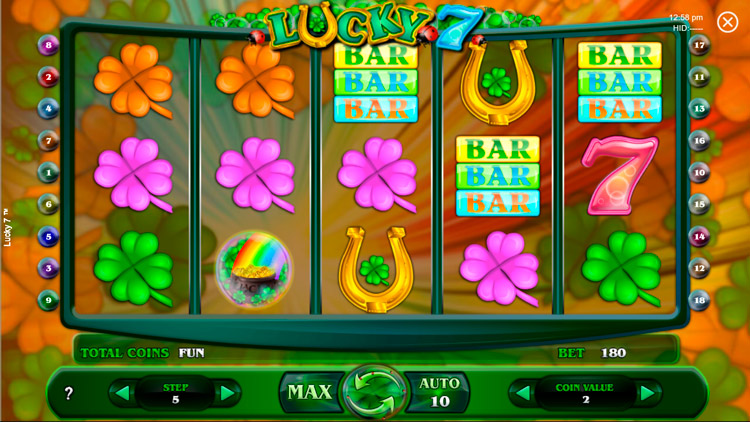This screenshot has height=422, width=750.
Task: Select payline number 18
Action: coord(700,299)
